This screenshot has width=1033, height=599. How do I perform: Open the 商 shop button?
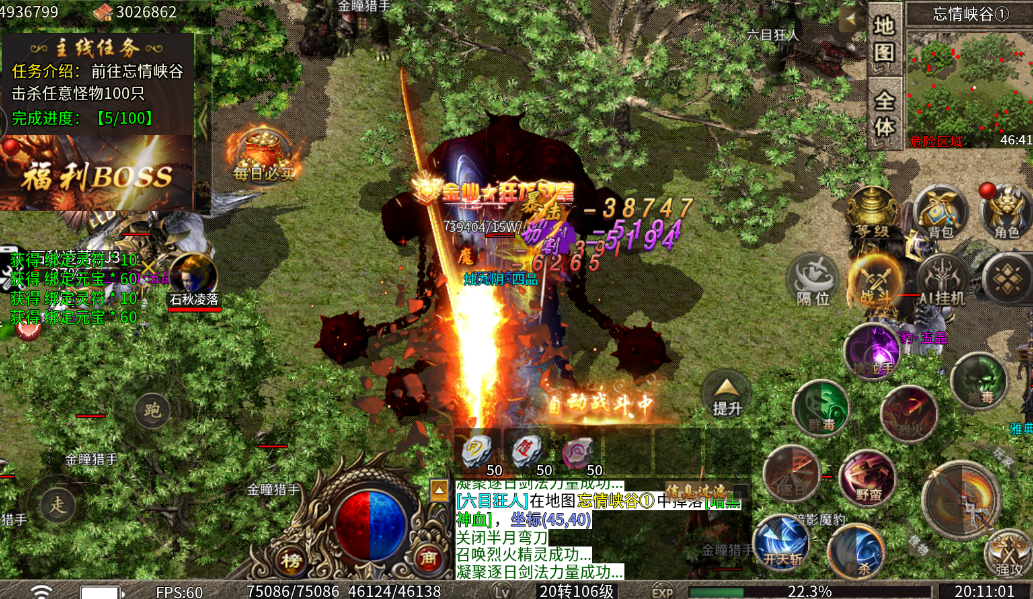click(428, 559)
